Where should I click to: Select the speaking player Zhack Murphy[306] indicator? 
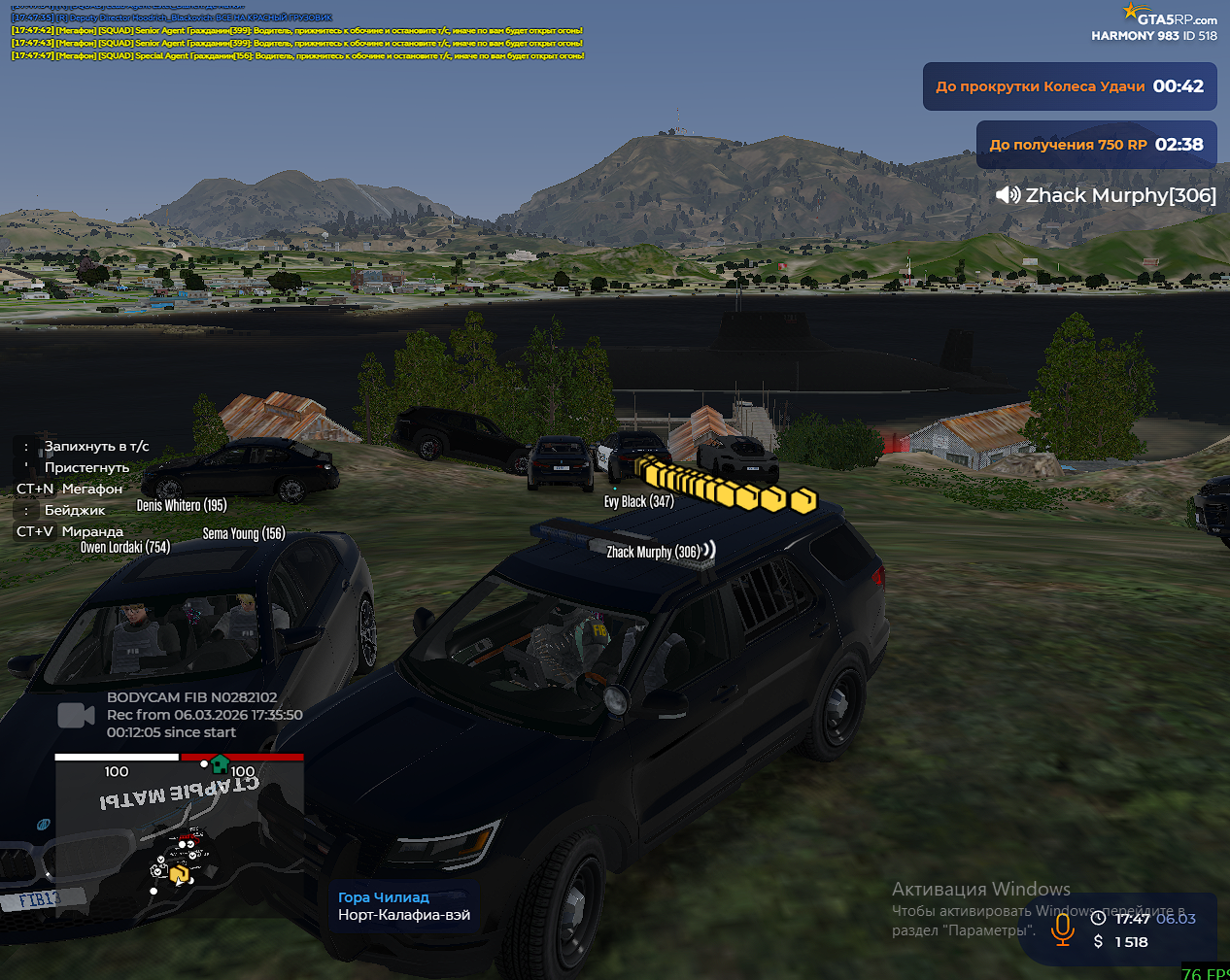coord(1106,195)
